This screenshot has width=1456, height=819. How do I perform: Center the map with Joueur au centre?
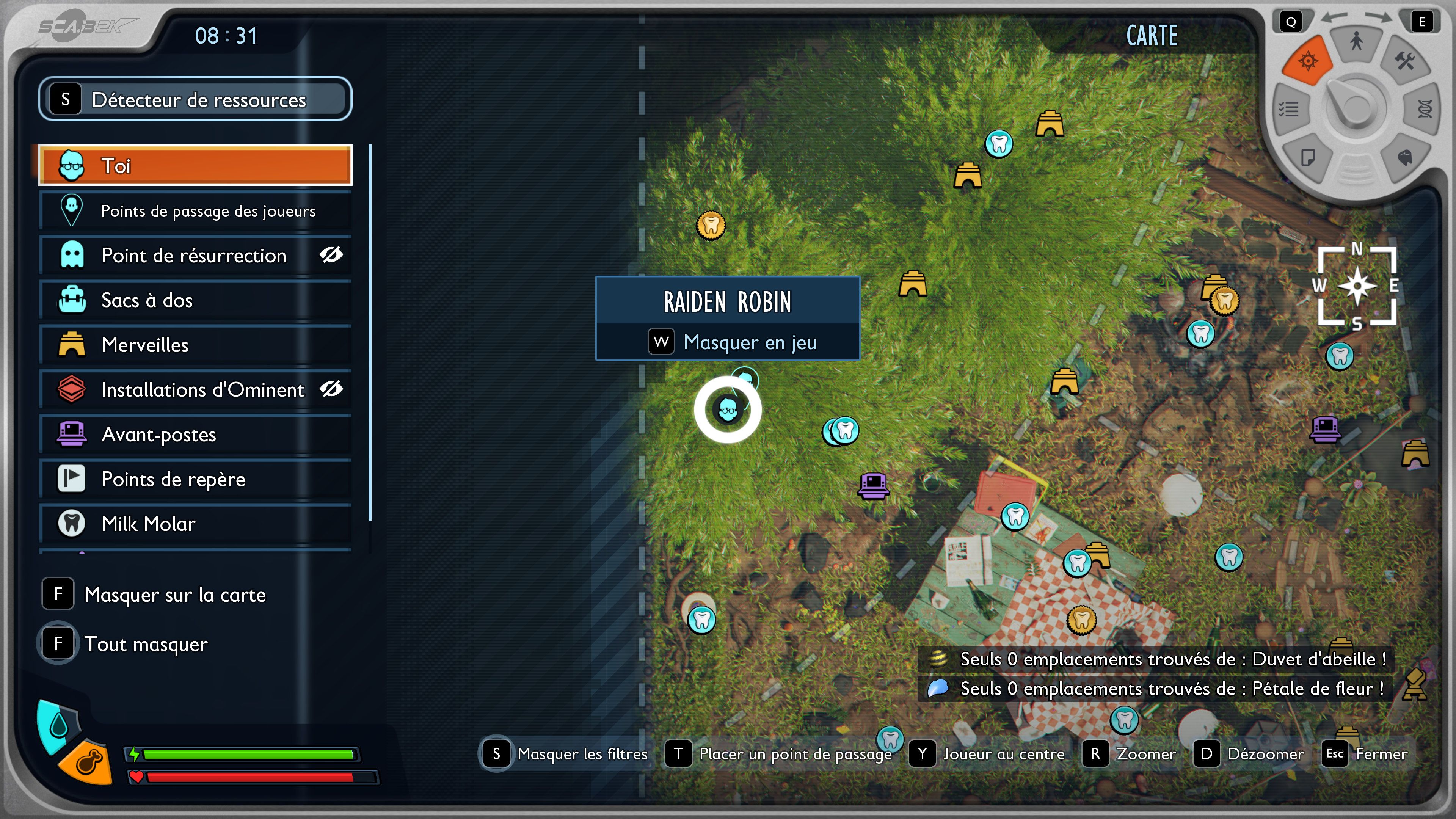[x=988, y=754]
